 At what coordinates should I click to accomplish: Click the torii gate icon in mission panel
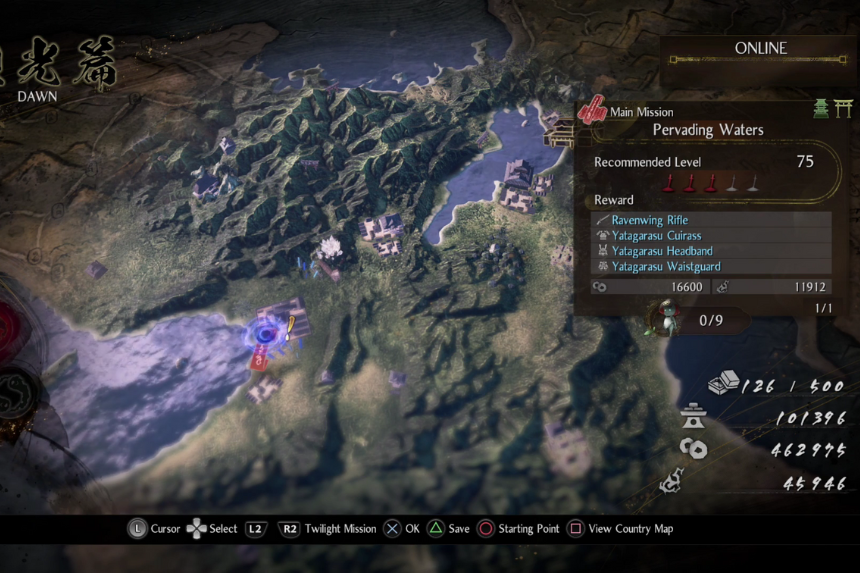click(x=843, y=109)
